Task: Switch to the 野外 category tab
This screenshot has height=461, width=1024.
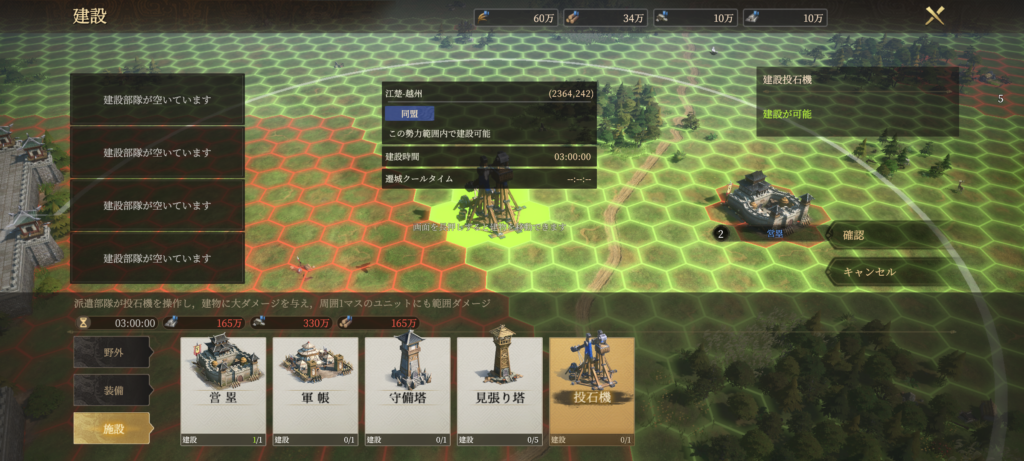Action: (112, 352)
